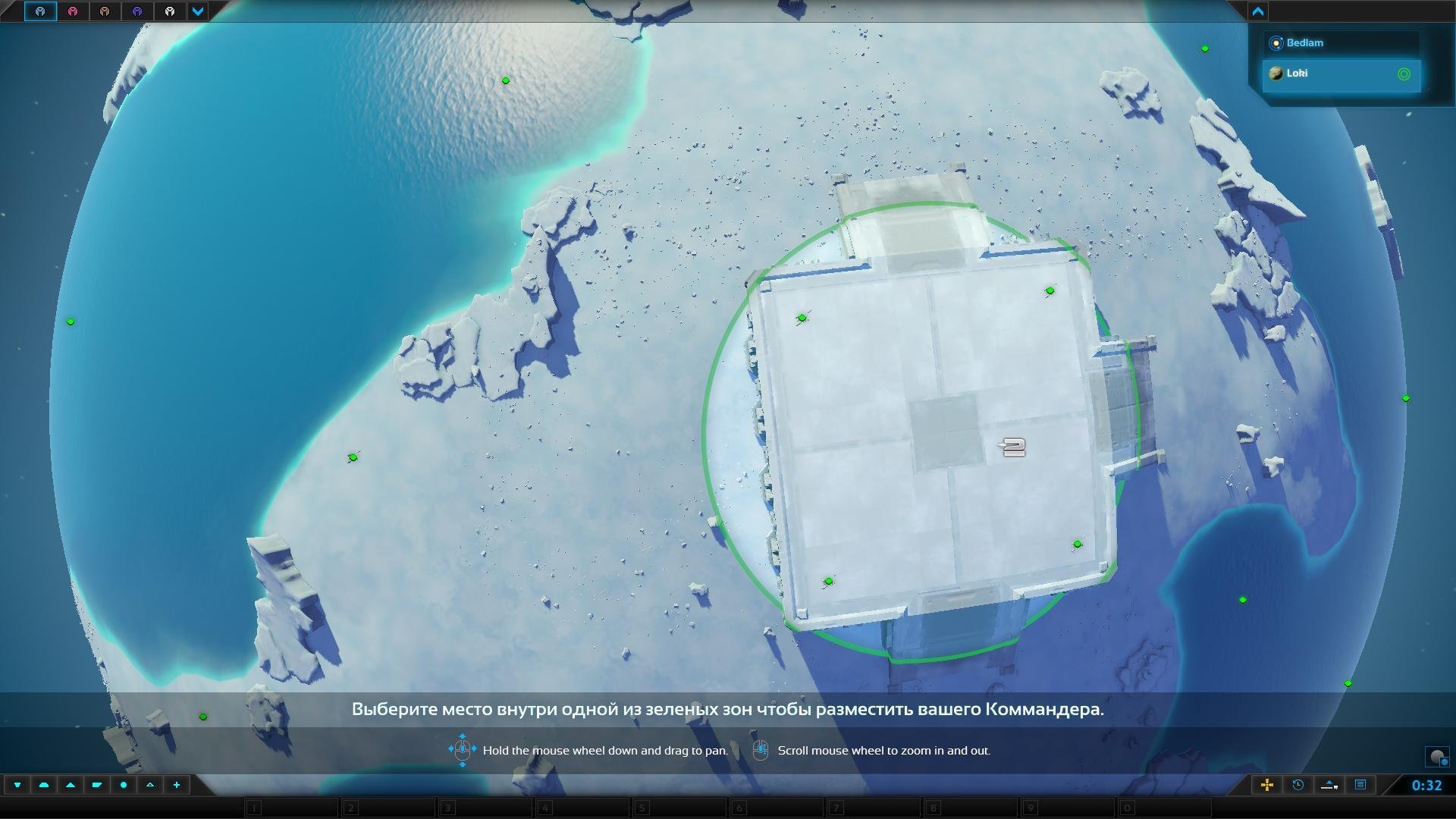Pick the green spawn zone with number 2

click(1013, 447)
